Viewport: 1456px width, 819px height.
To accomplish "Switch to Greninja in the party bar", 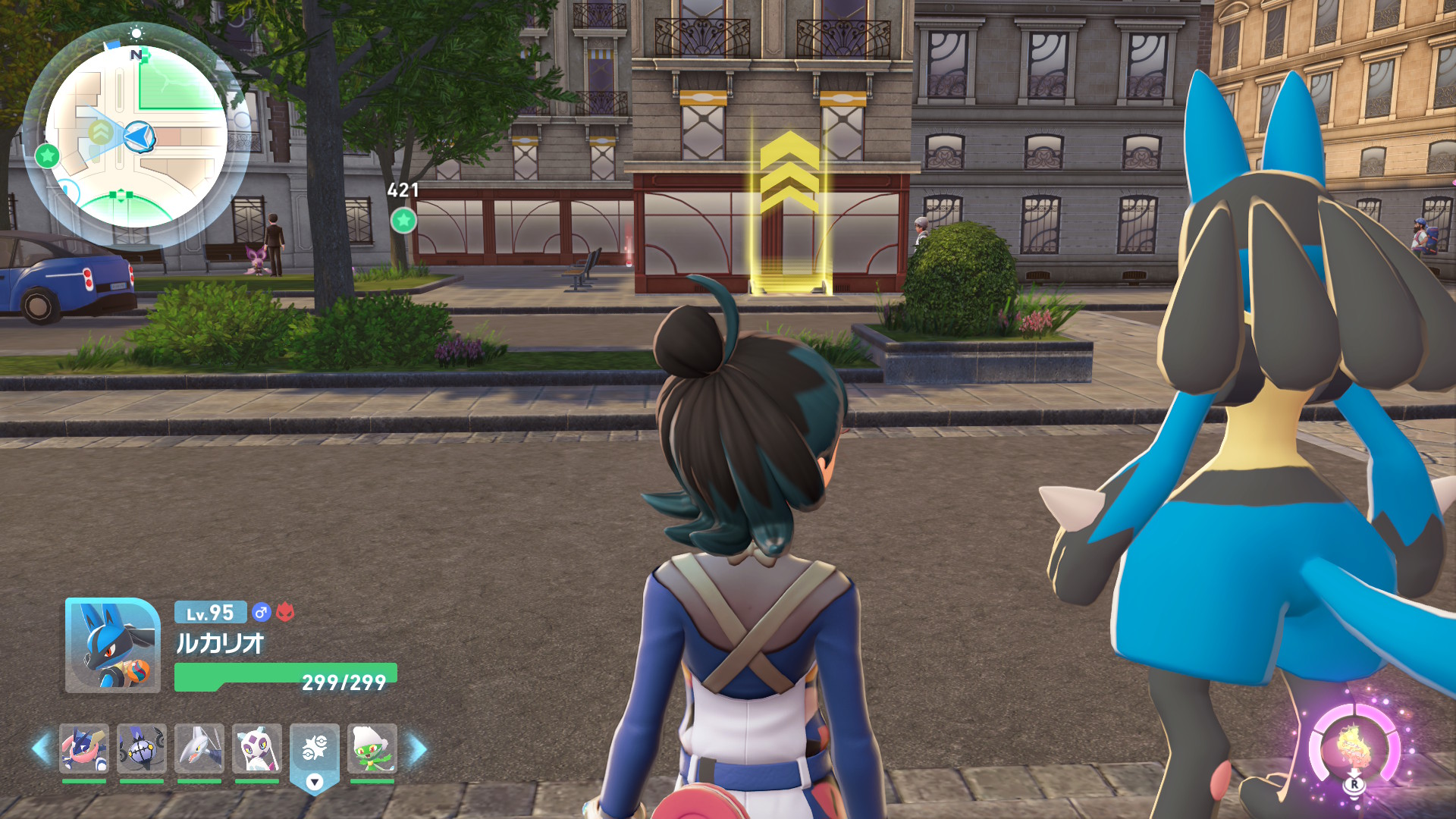I will coord(84,748).
